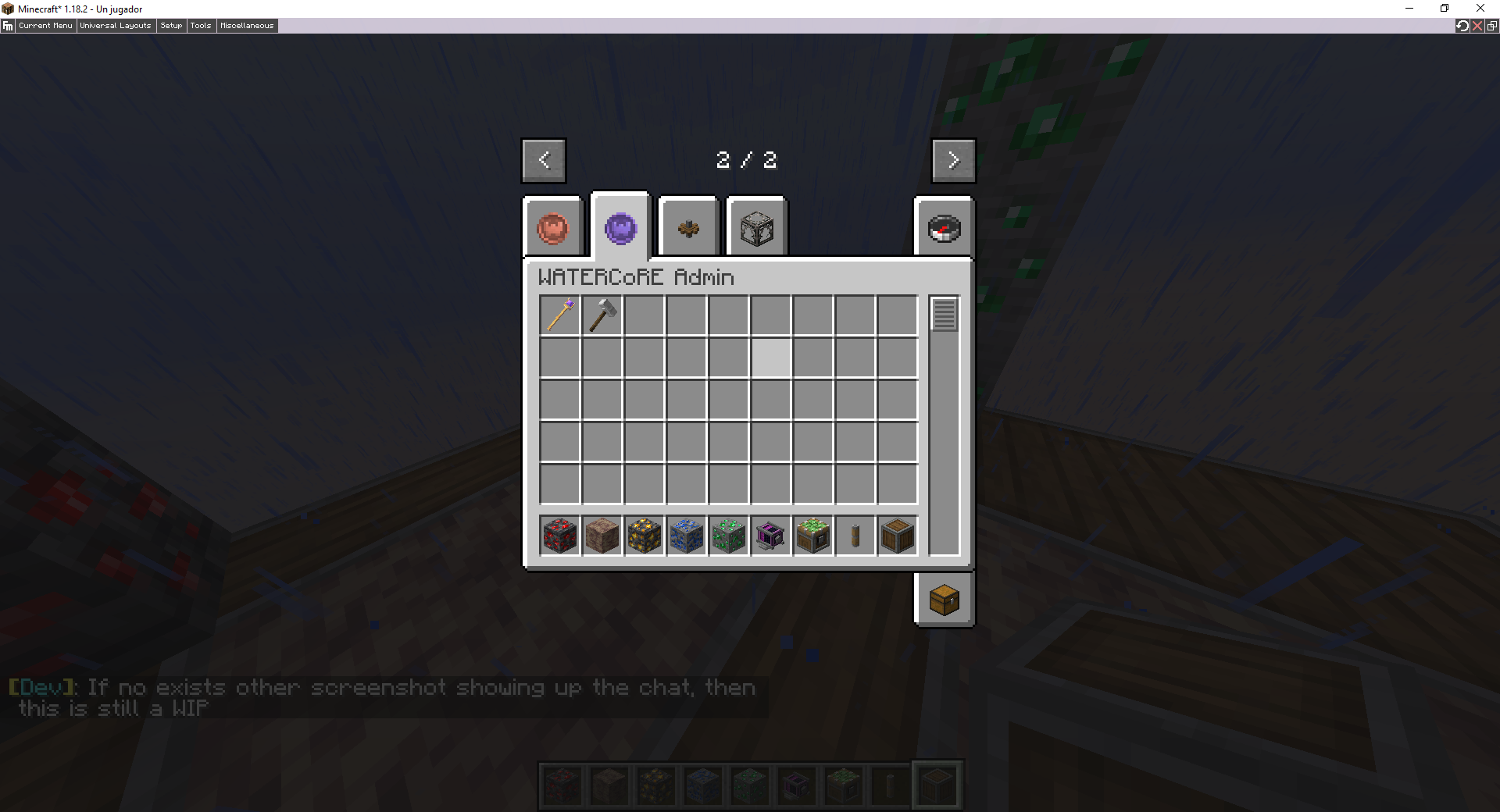Select the lapis ore in the hotbar
The width and height of the screenshot is (1500, 812).
(687, 536)
